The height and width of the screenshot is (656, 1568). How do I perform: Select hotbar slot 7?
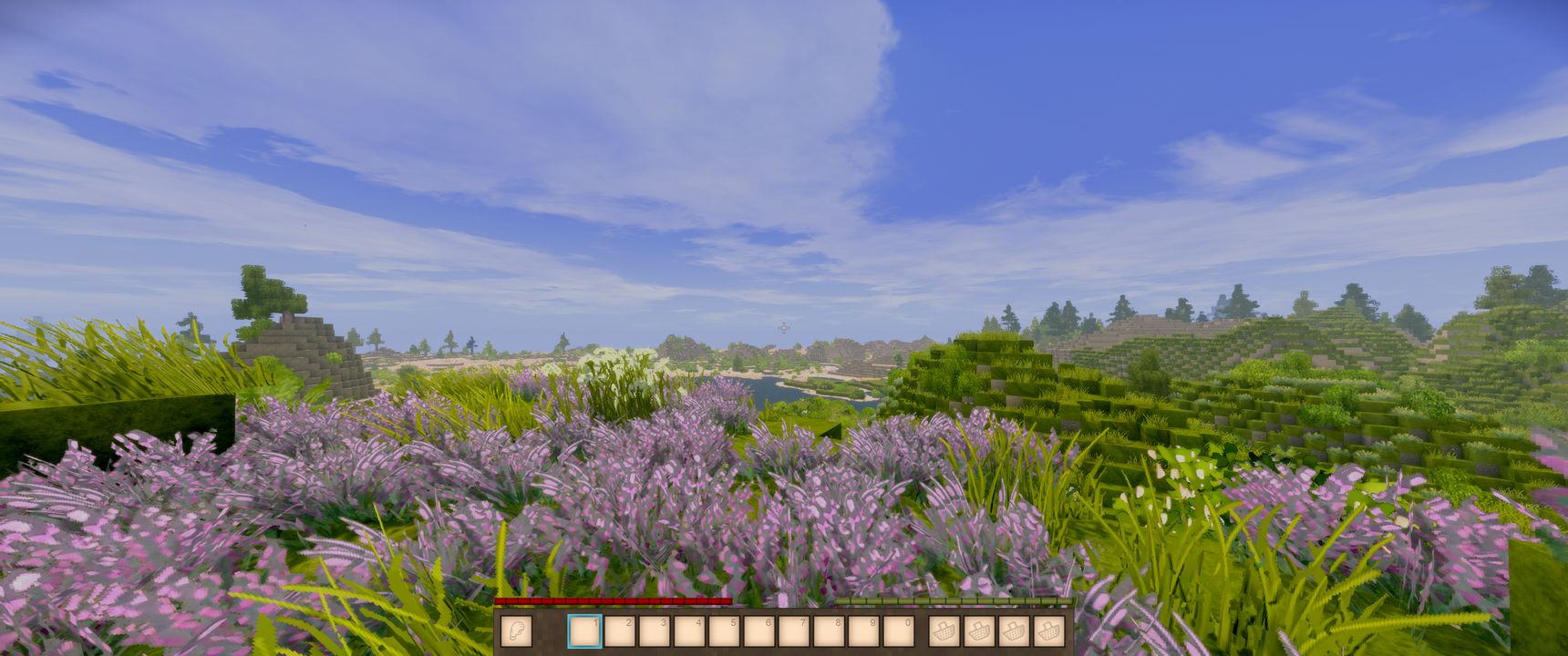tap(793, 630)
